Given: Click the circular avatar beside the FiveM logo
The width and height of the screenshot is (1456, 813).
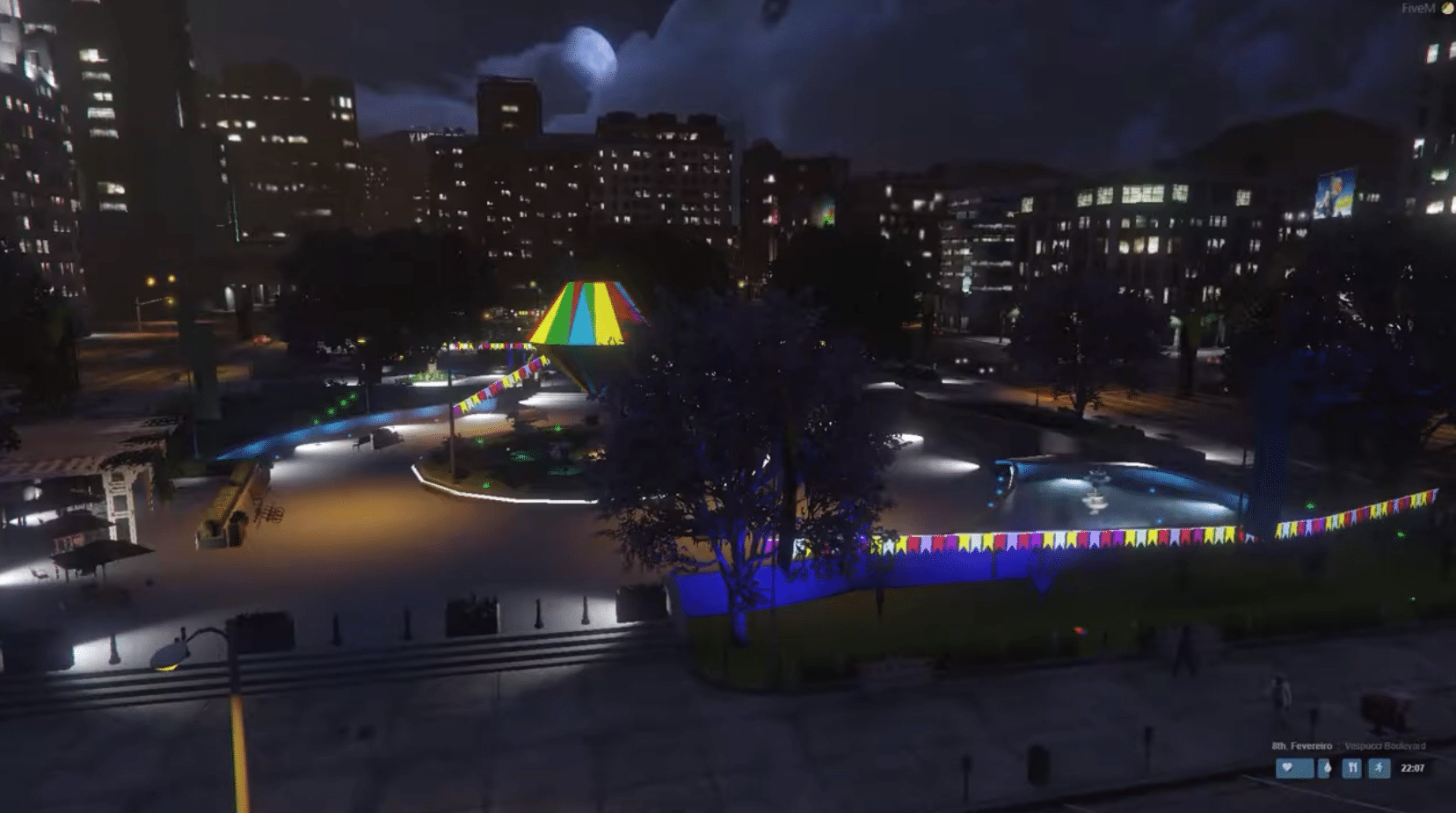Looking at the screenshot, I should pyautogui.click(x=1448, y=8).
